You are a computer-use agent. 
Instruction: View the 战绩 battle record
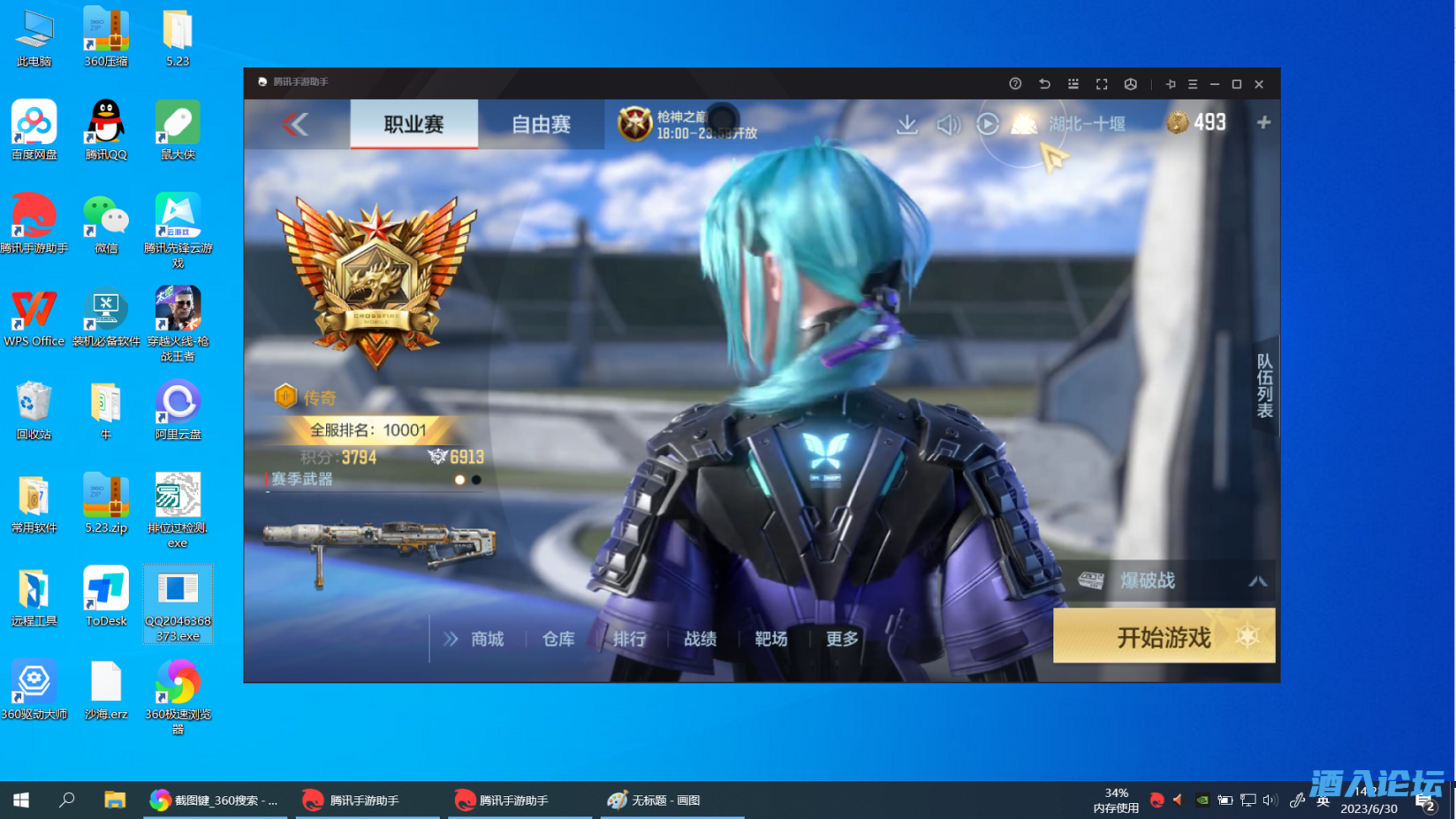700,640
